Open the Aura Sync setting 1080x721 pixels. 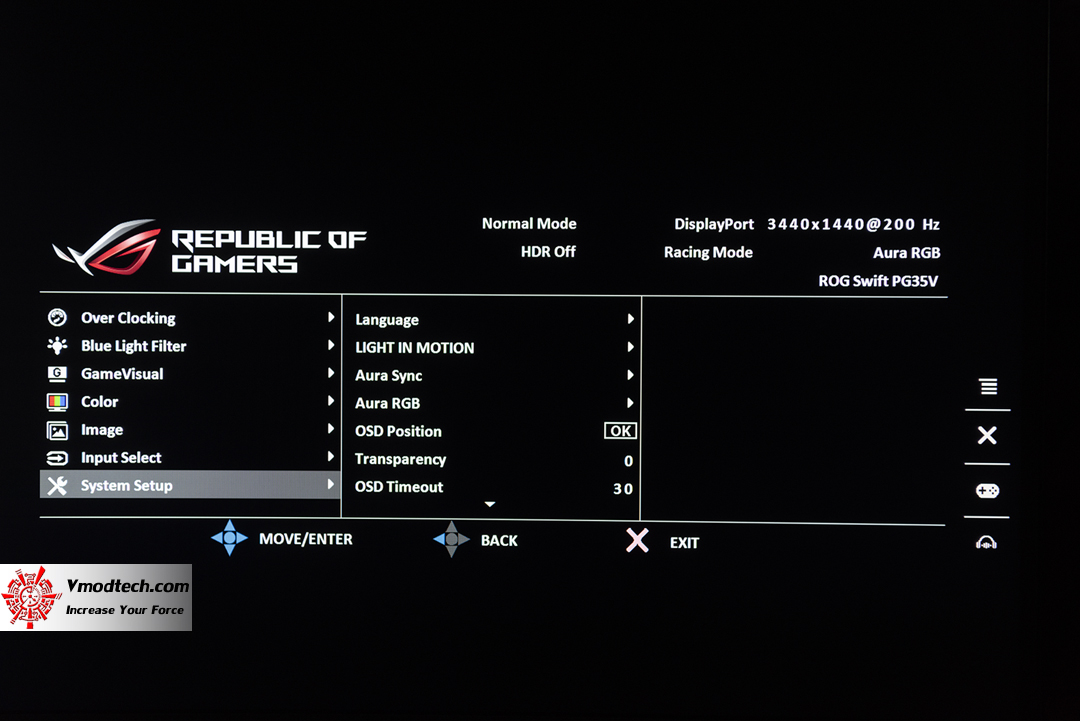click(389, 376)
